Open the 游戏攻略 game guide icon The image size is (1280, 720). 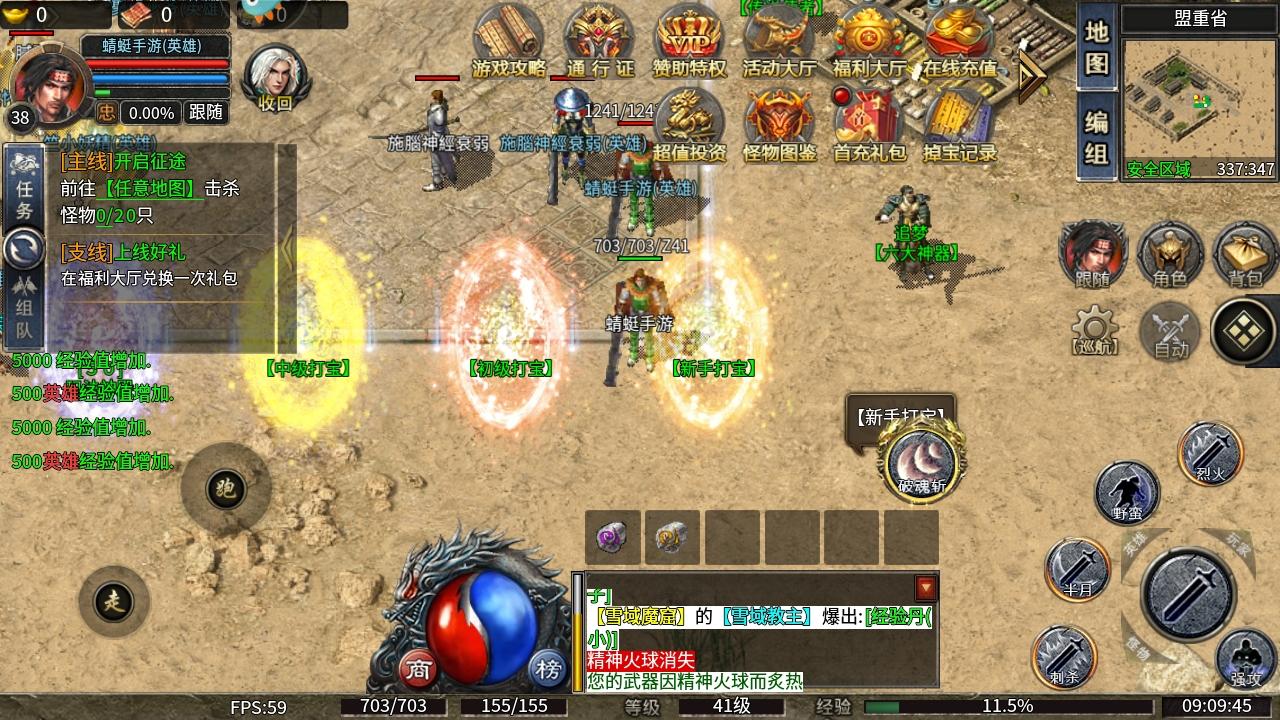coord(509,38)
